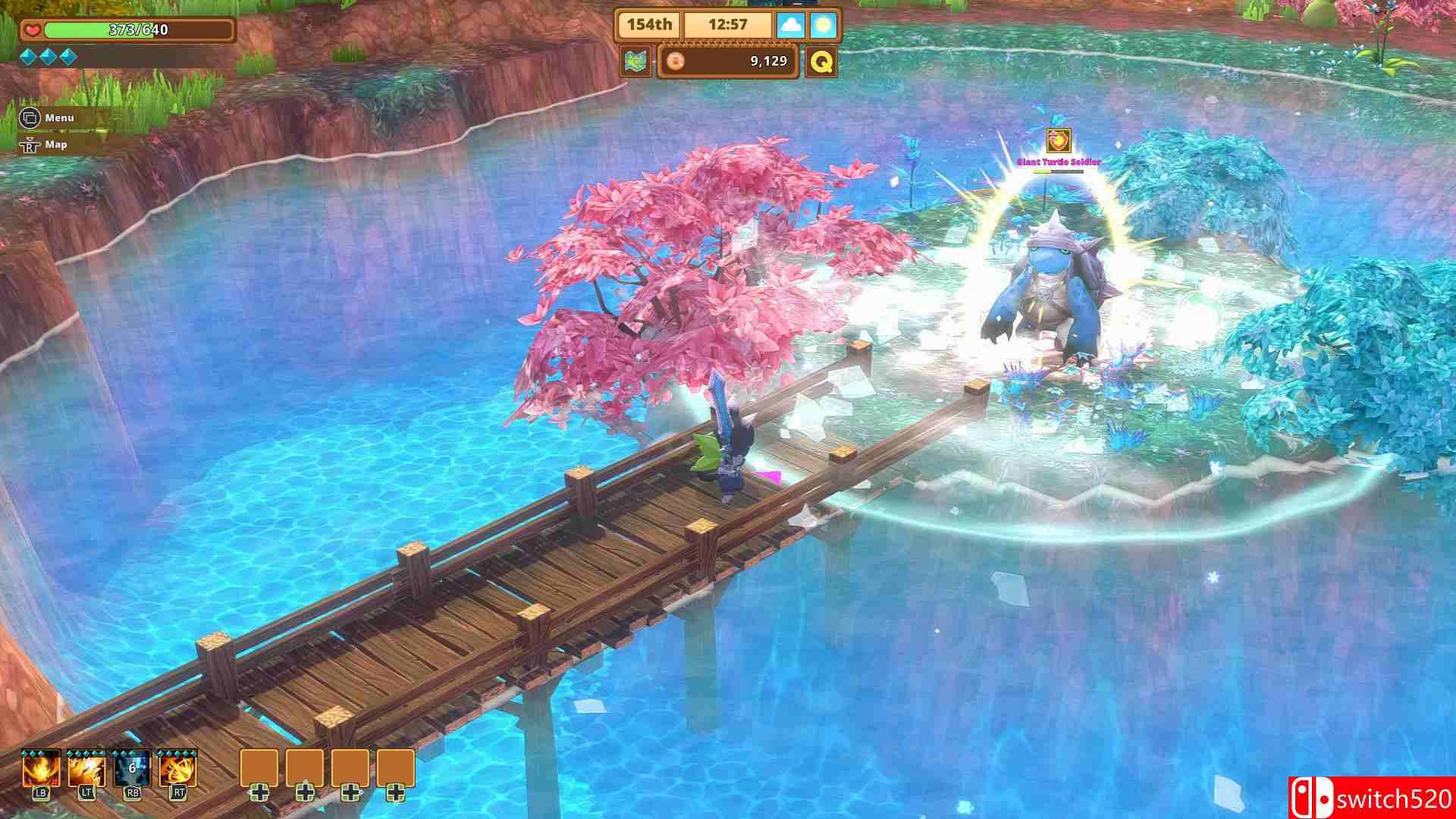Expand the first empty d-pad hotbar slot
The width and height of the screenshot is (1456, 819).
[x=259, y=768]
